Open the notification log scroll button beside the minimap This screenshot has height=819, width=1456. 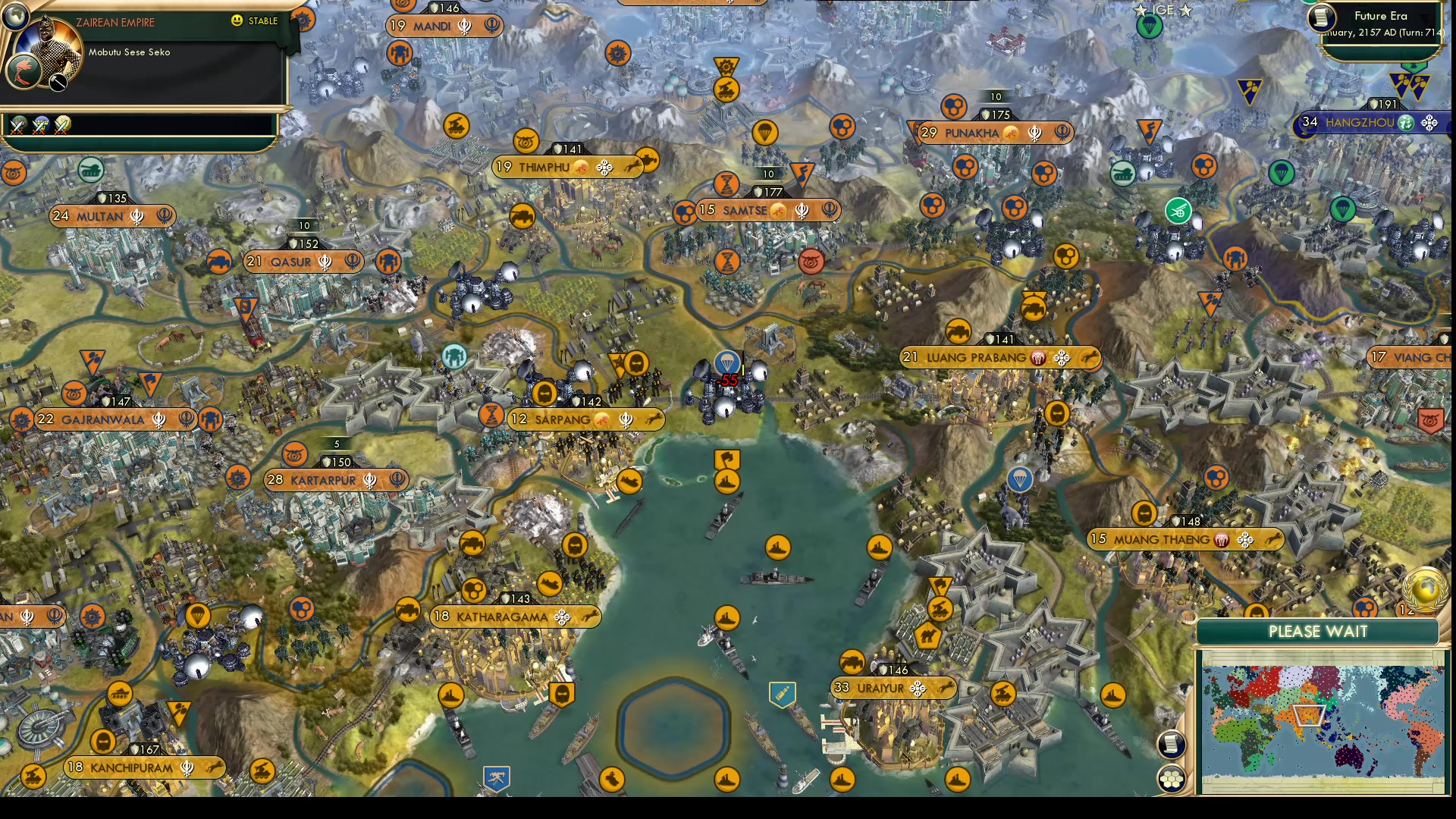click(1172, 743)
